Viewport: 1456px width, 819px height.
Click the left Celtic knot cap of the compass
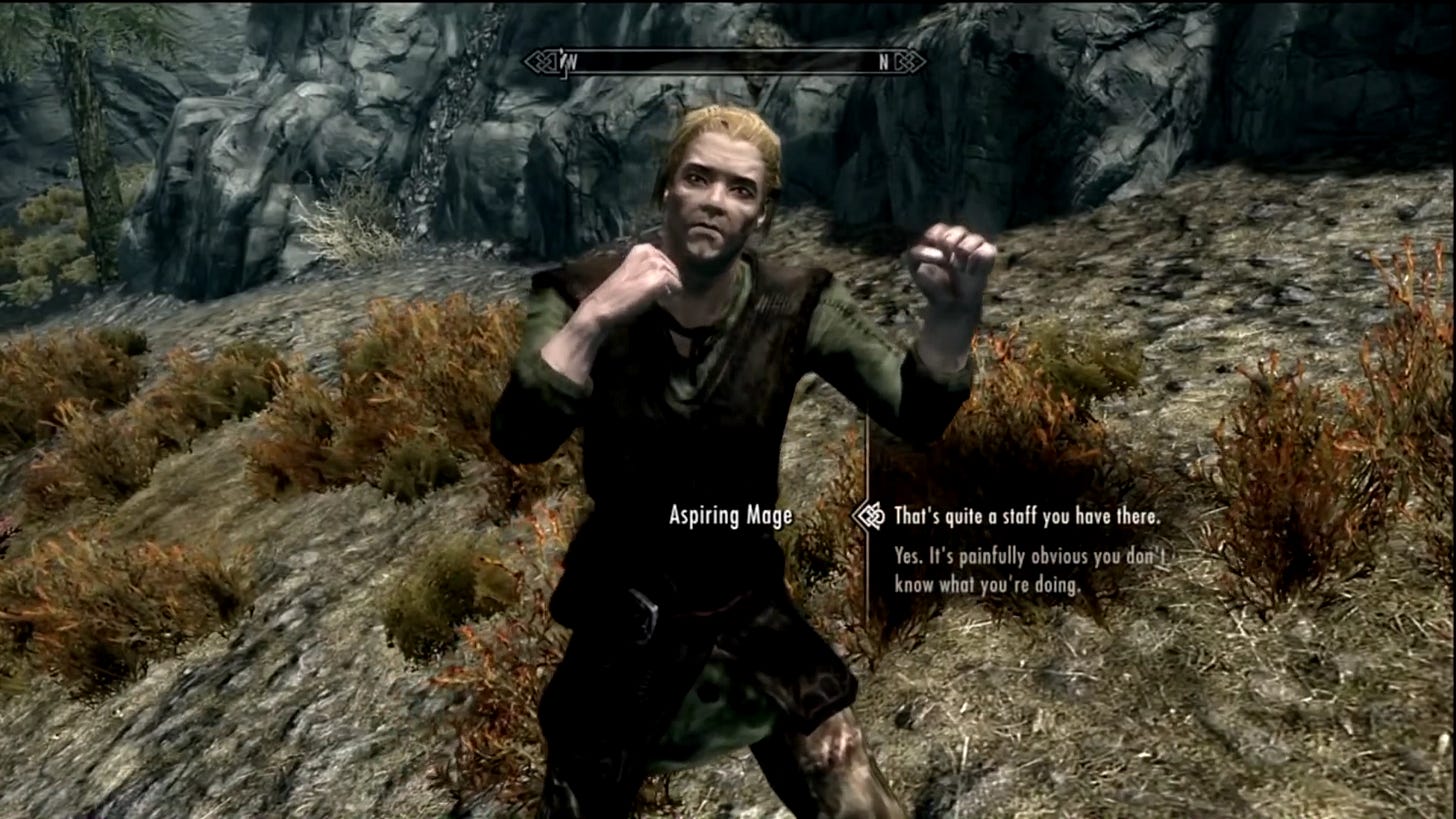click(538, 63)
